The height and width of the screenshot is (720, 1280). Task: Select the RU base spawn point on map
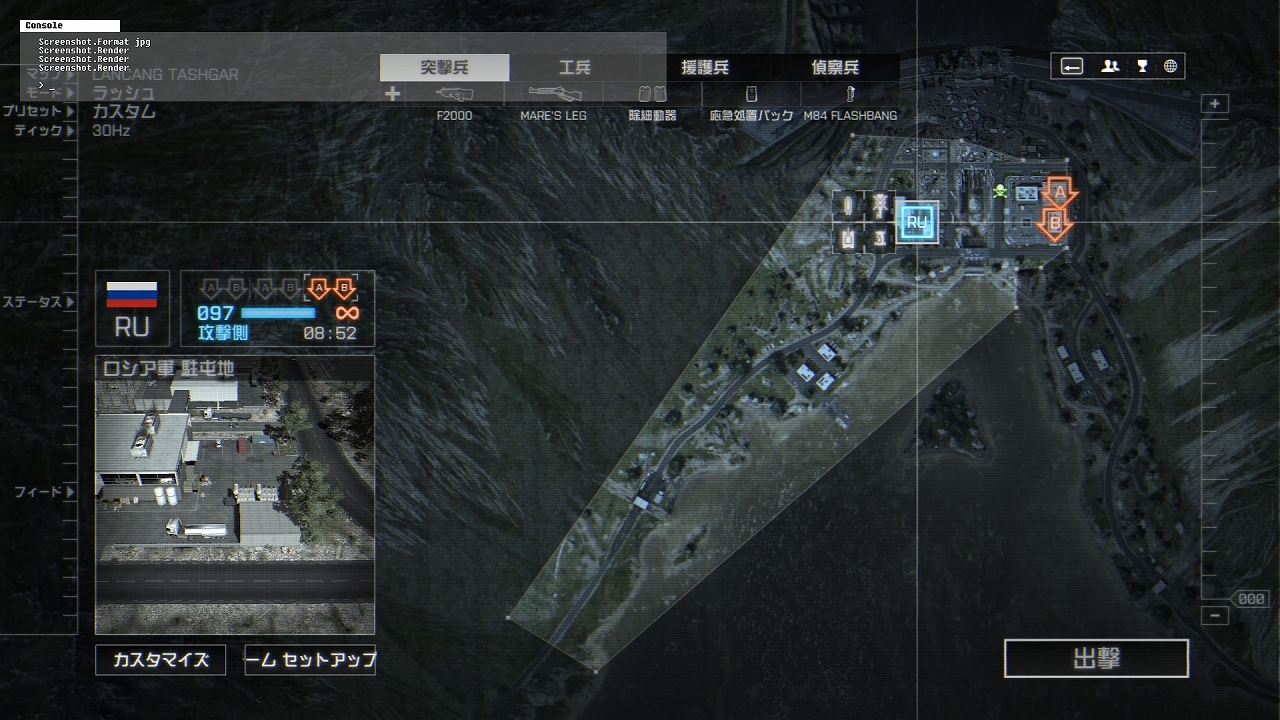[917, 222]
